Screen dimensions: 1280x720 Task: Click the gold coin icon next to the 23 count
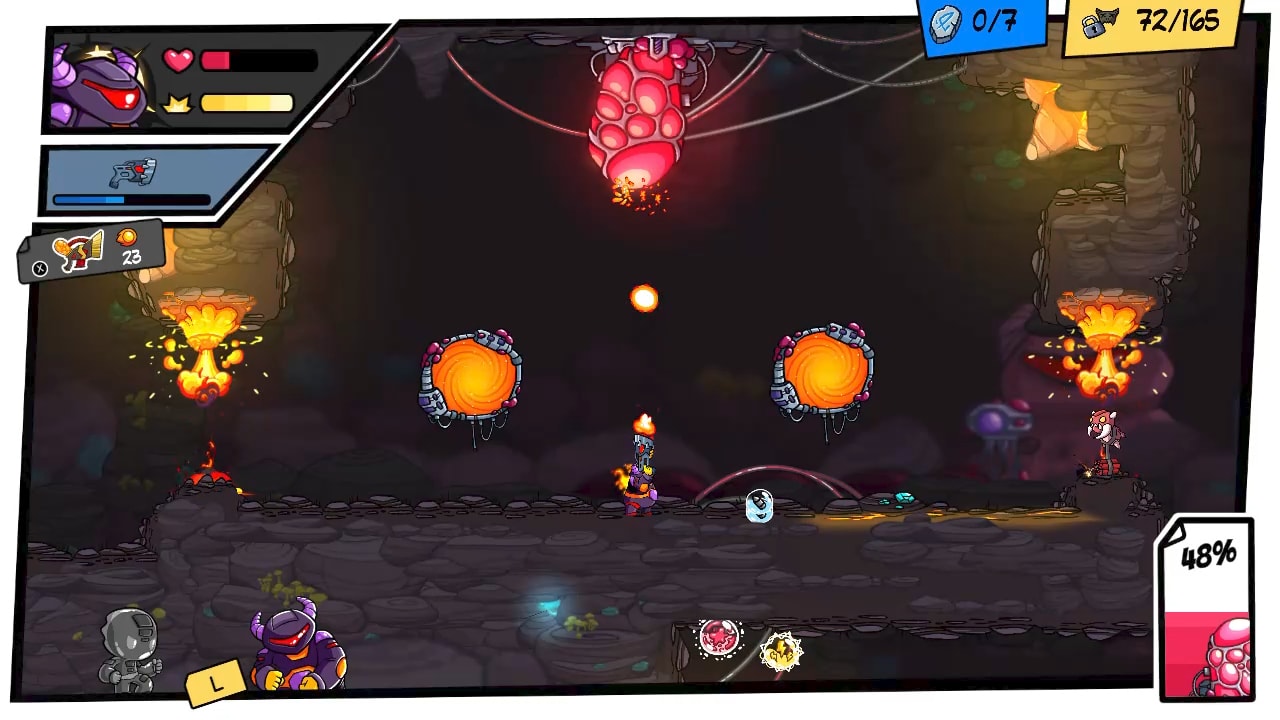127,239
